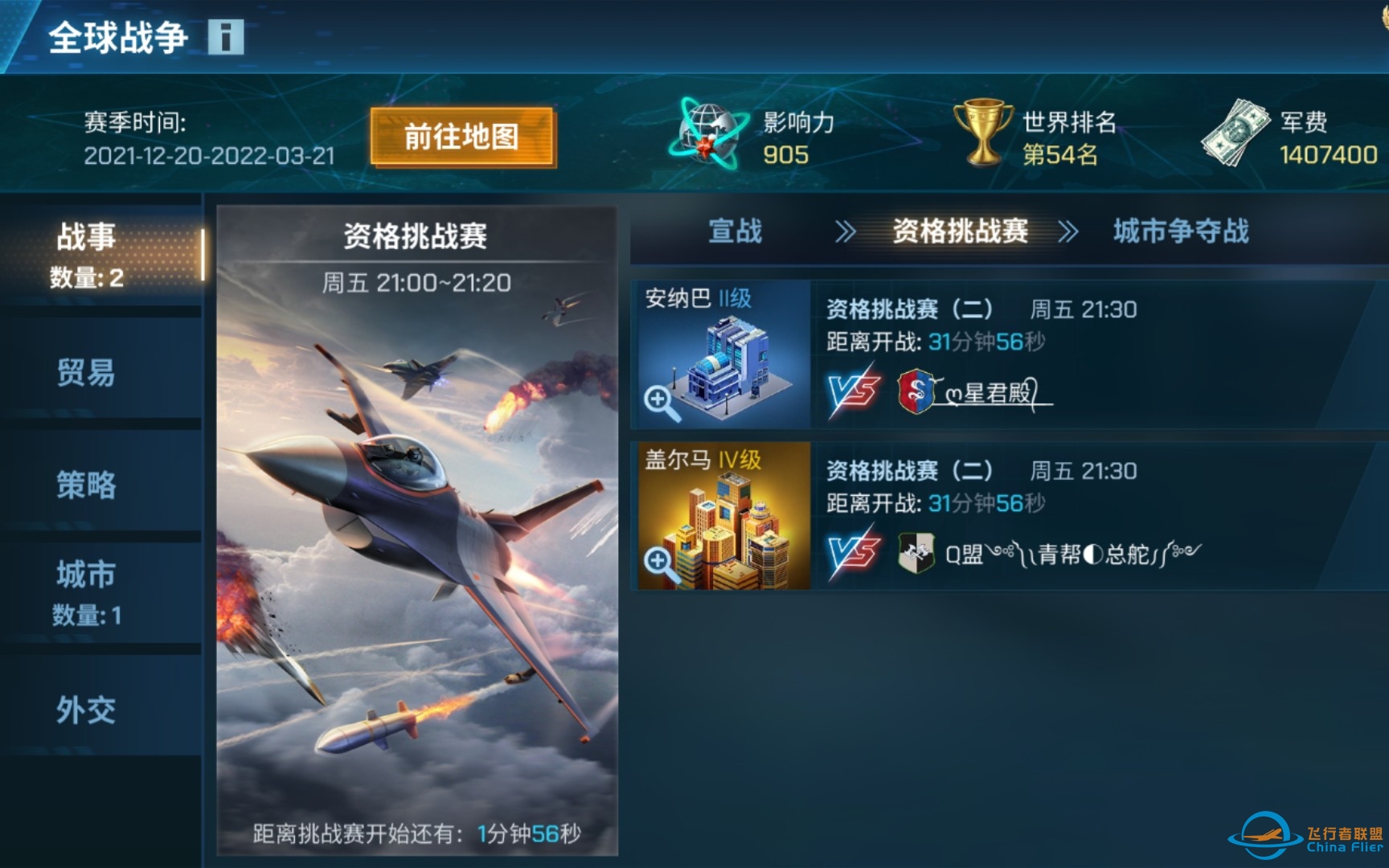The width and height of the screenshot is (1389, 868).
Task: Click the 资格挑战赛（二）entry for 安纳巴
Action: (909, 310)
